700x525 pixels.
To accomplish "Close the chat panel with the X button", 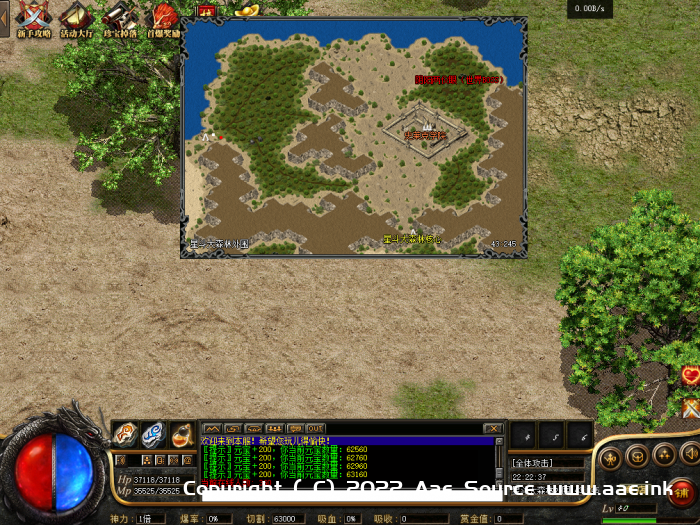I will pyautogui.click(x=492, y=428).
